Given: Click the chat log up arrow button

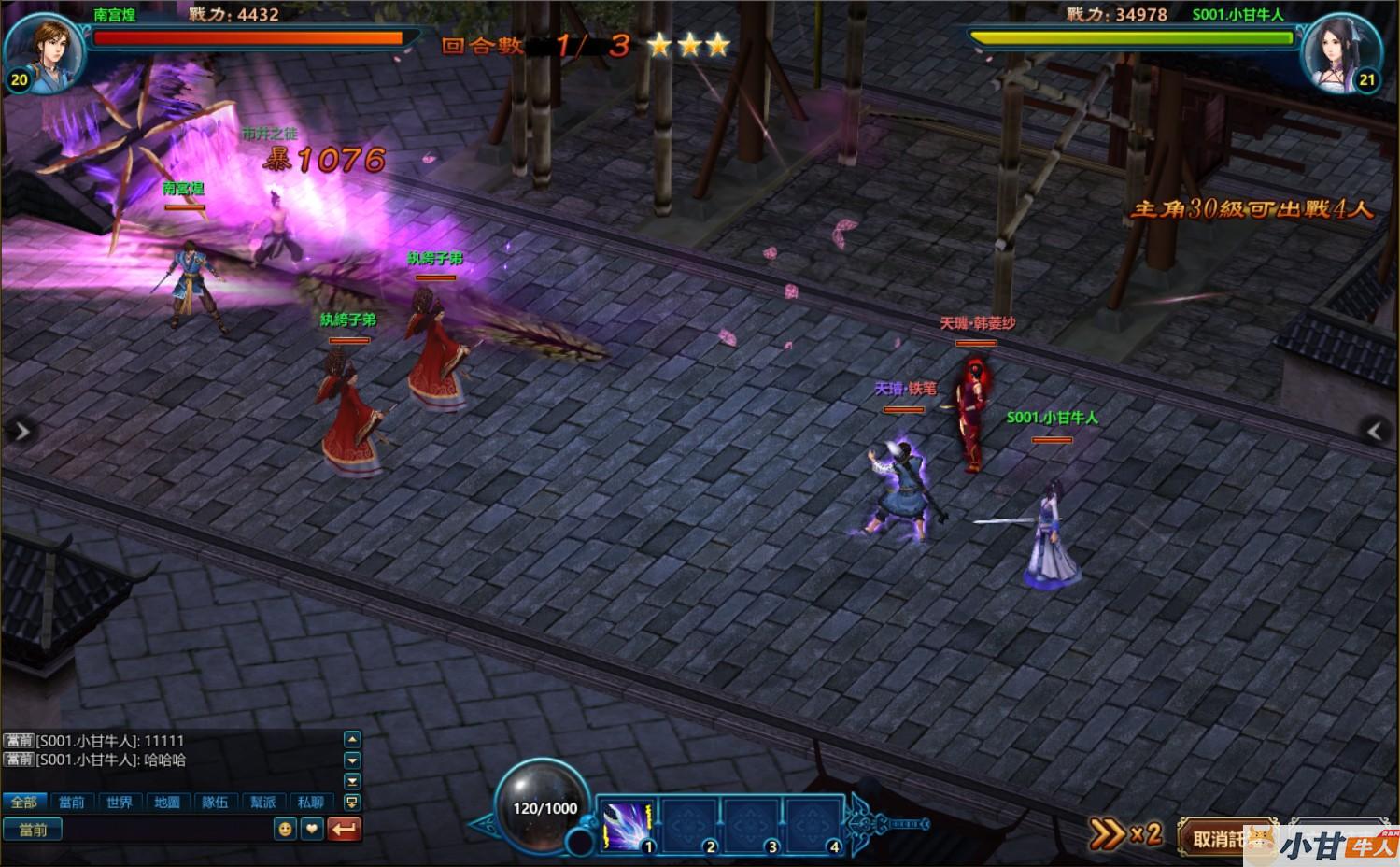Looking at the screenshot, I should tap(352, 739).
